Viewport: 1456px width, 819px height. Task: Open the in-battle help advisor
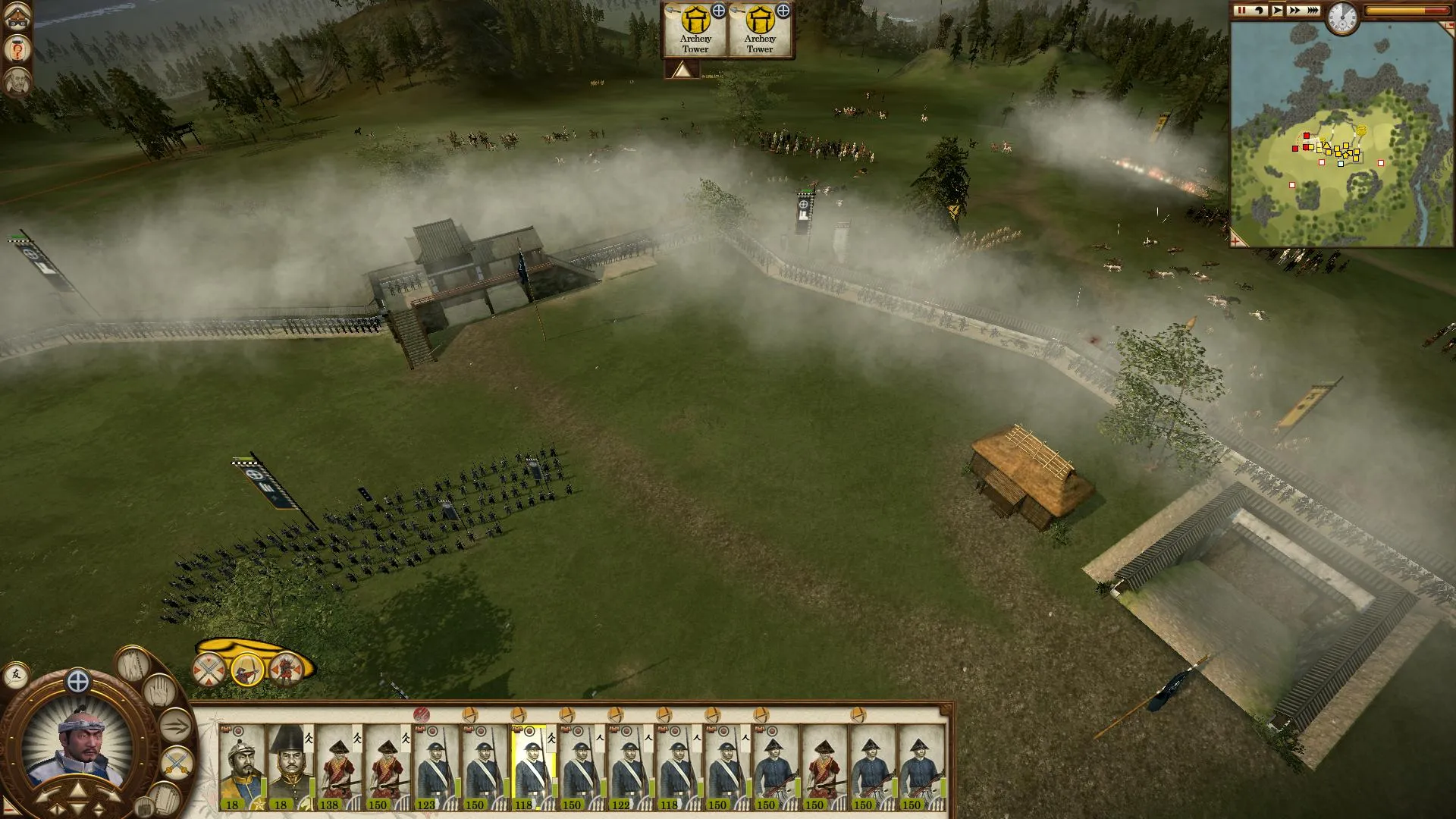tap(16, 50)
